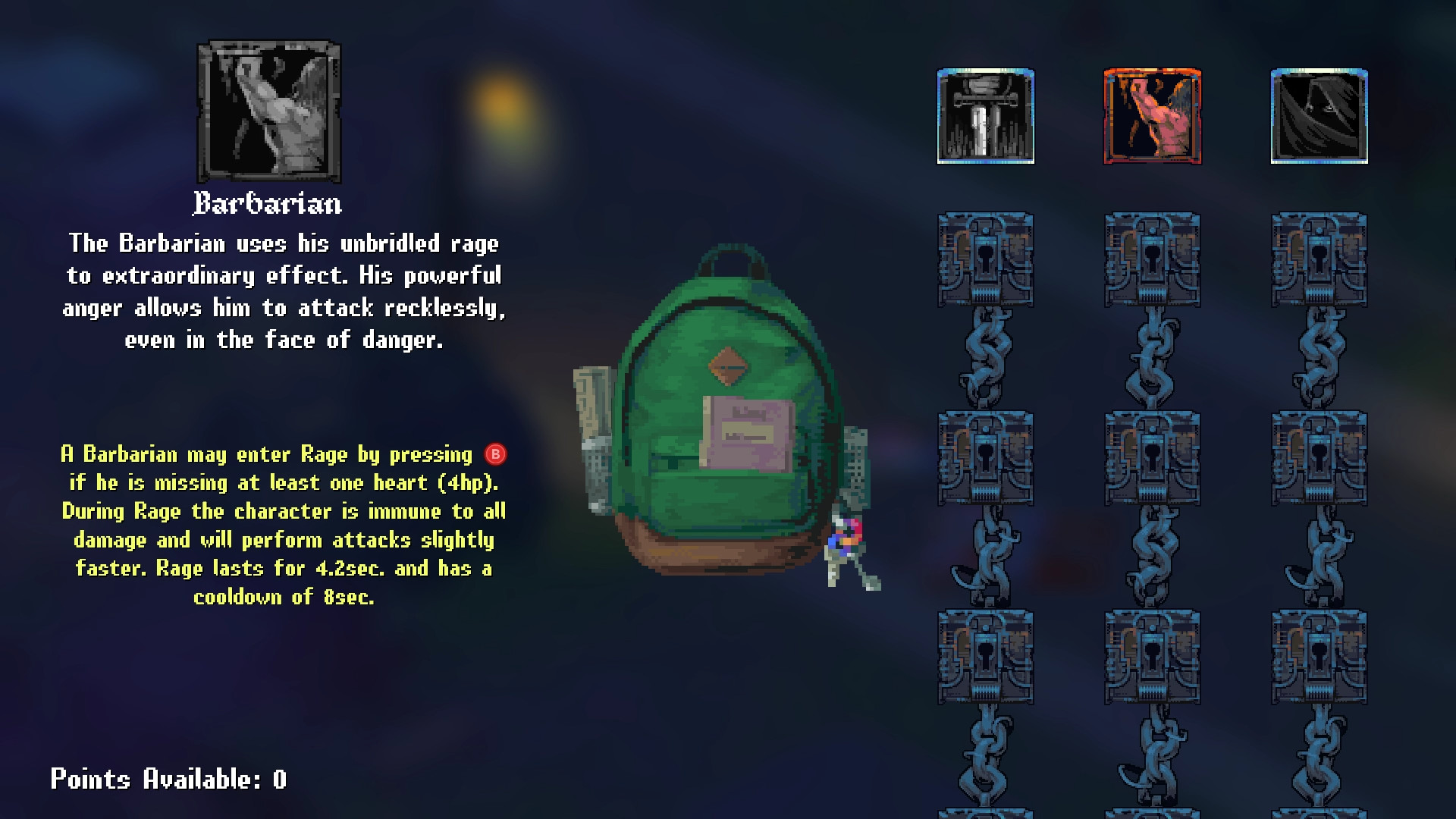The width and height of the screenshot is (1456, 819).
Task: Click the Barbarian class title text
Action: (269, 202)
